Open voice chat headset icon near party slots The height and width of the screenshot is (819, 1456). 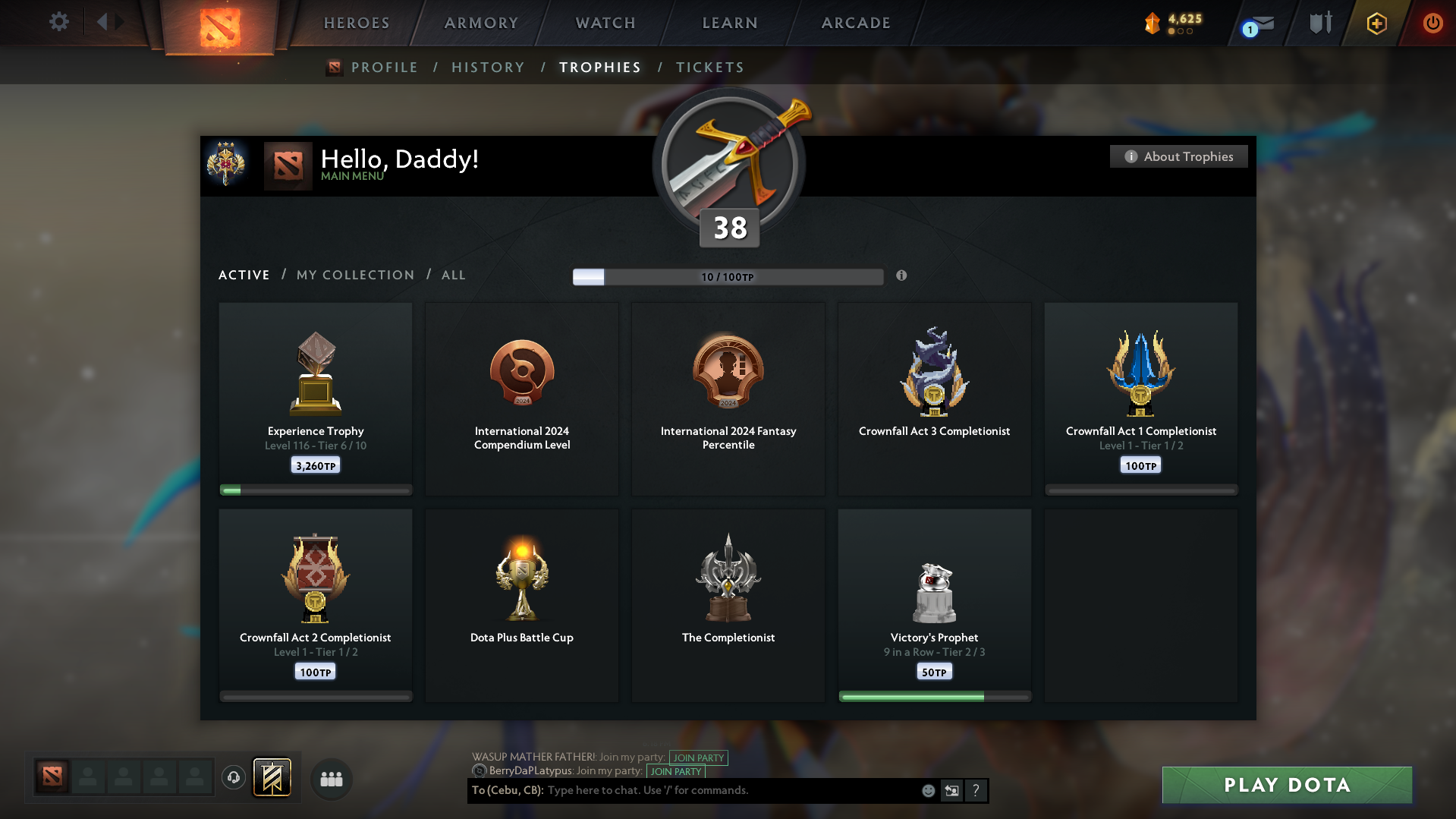pyautogui.click(x=233, y=778)
